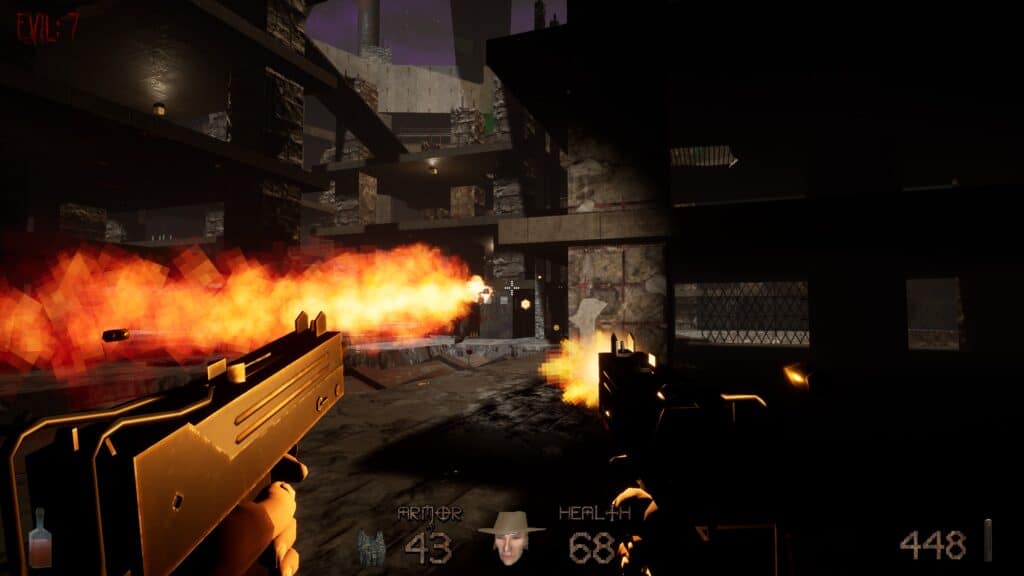Screen dimensions: 1024x576
Task: Click the bullet ammo type icon
Action: coord(988,541)
